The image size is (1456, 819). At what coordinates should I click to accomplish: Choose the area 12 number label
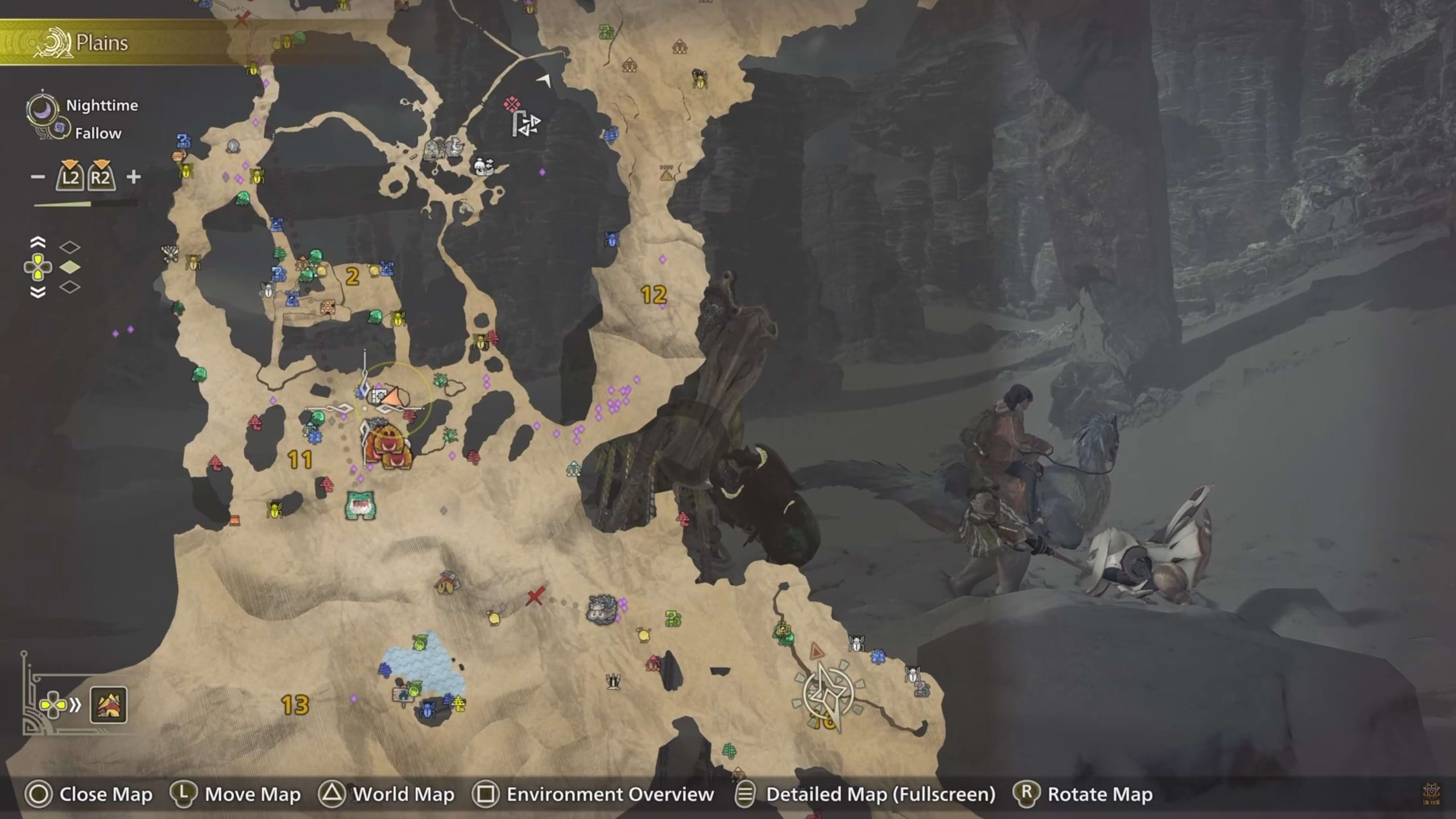click(653, 295)
